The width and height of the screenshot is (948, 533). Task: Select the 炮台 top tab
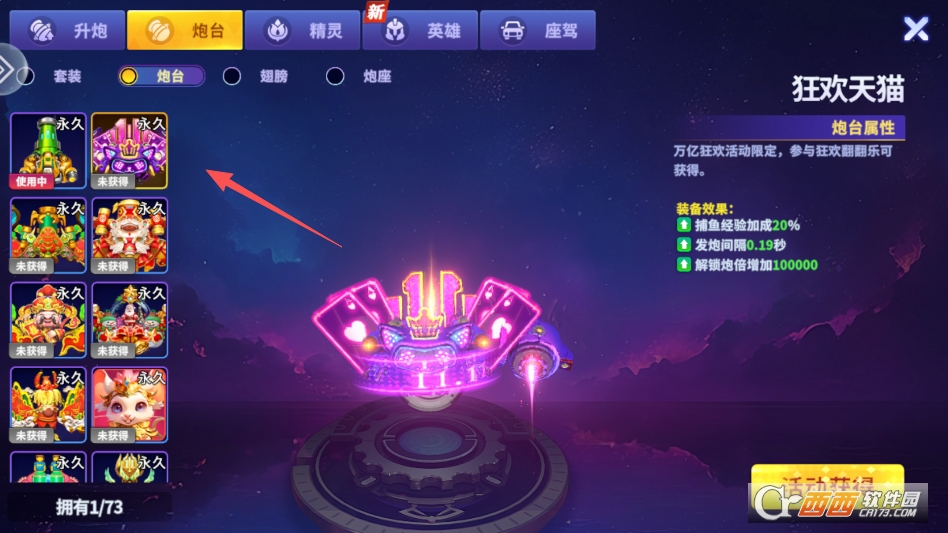pyautogui.click(x=184, y=31)
